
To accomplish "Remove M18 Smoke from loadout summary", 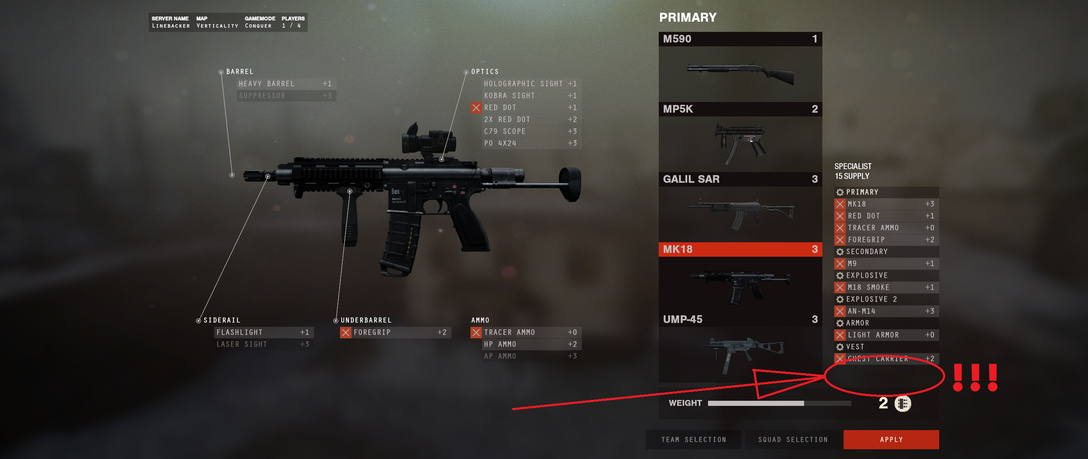I will (x=840, y=287).
